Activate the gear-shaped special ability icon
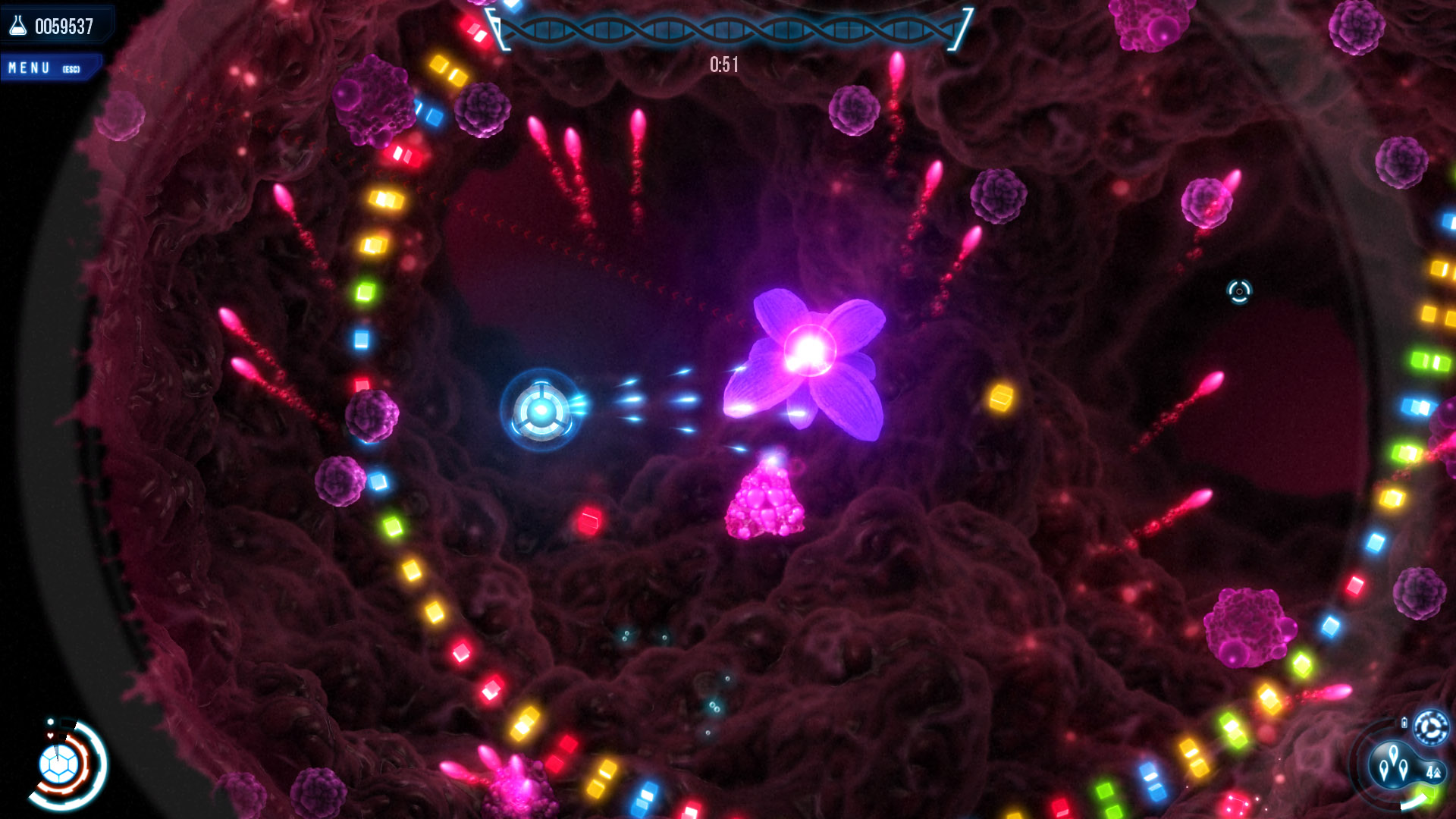 1432,728
